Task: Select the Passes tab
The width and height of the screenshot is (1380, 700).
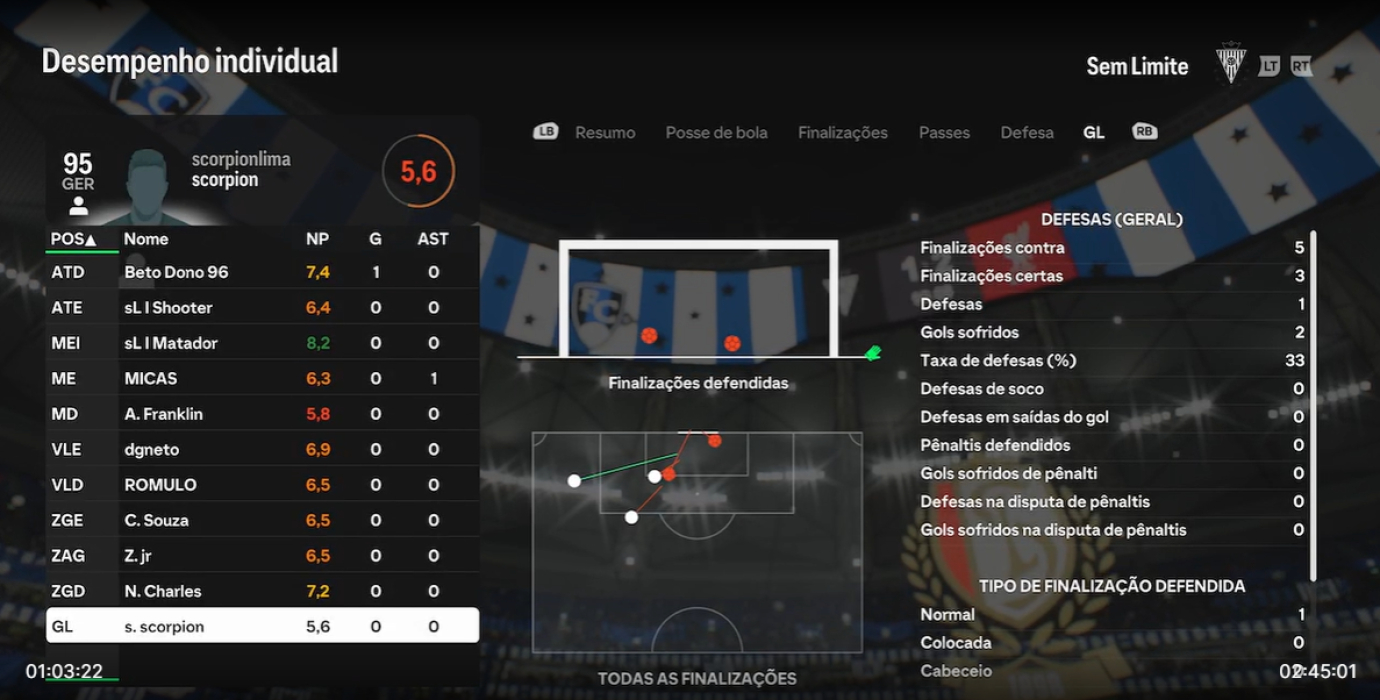Action: (944, 132)
